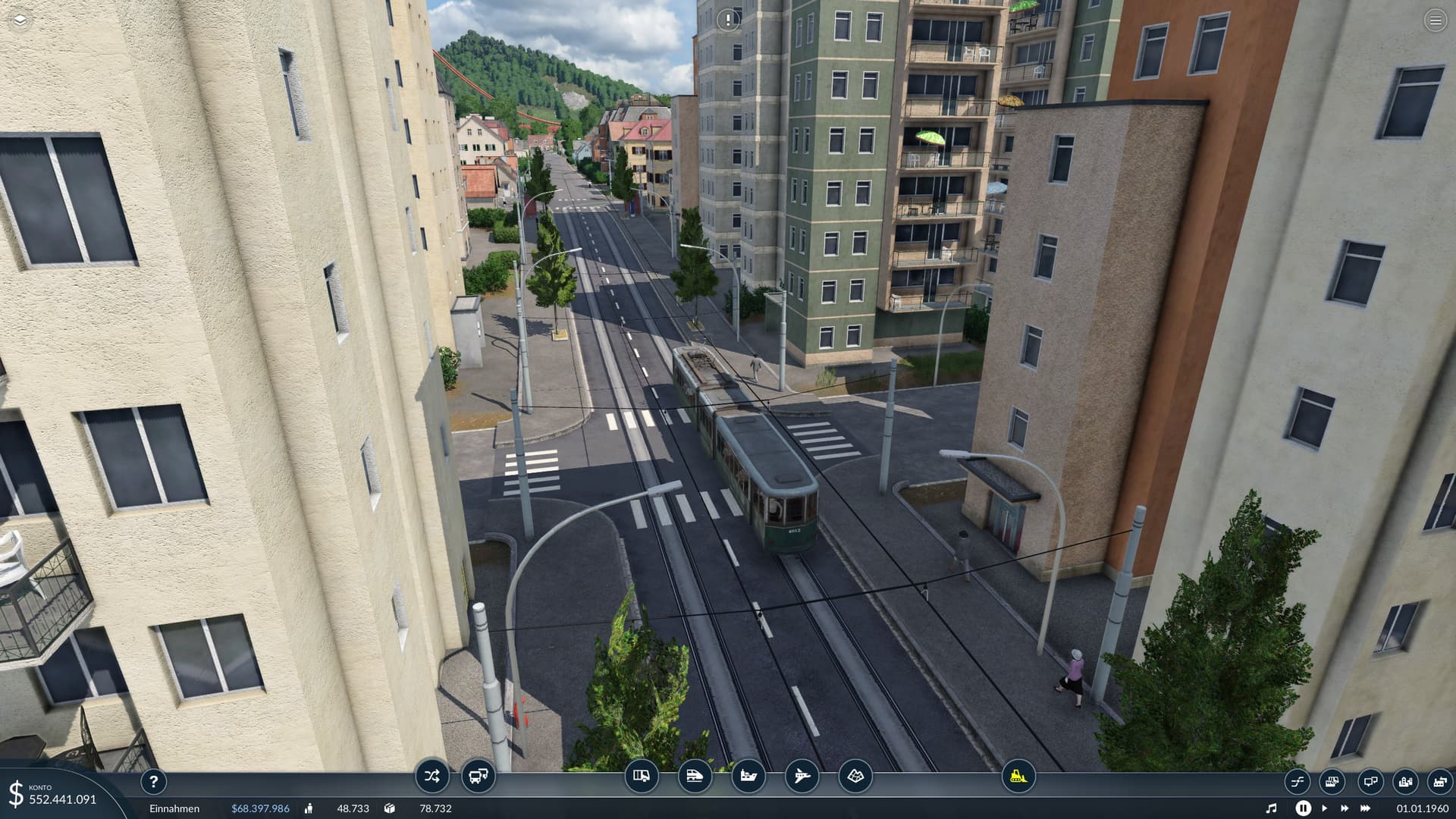Open the stations list signpost icon
Image resolution: width=1456 pixels, height=819 pixels.
click(x=1370, y=782)
